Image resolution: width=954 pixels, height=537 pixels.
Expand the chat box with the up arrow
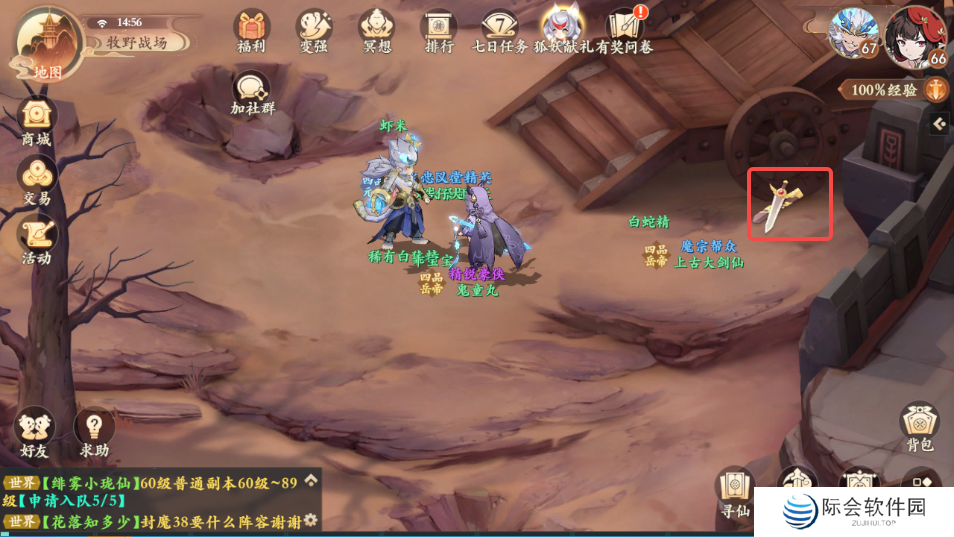311,480
